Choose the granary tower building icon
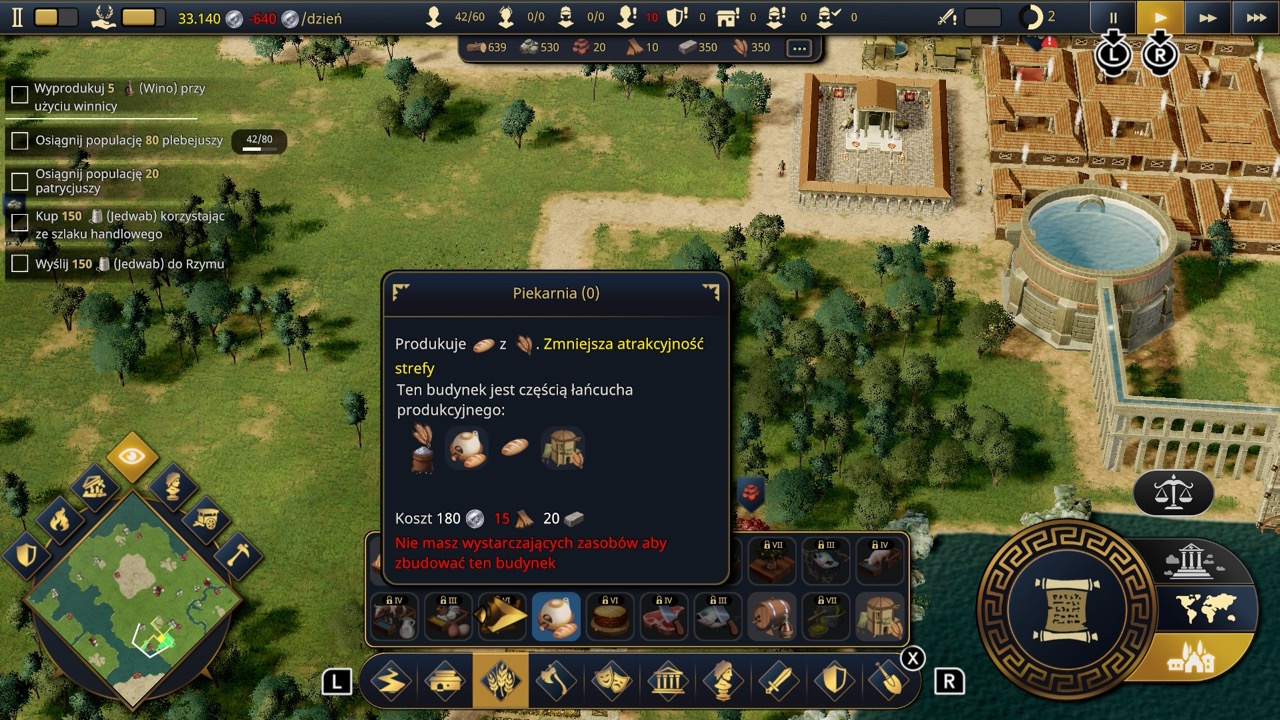Viewport: 1280px width, 720px height. click(x=881, y=616)
